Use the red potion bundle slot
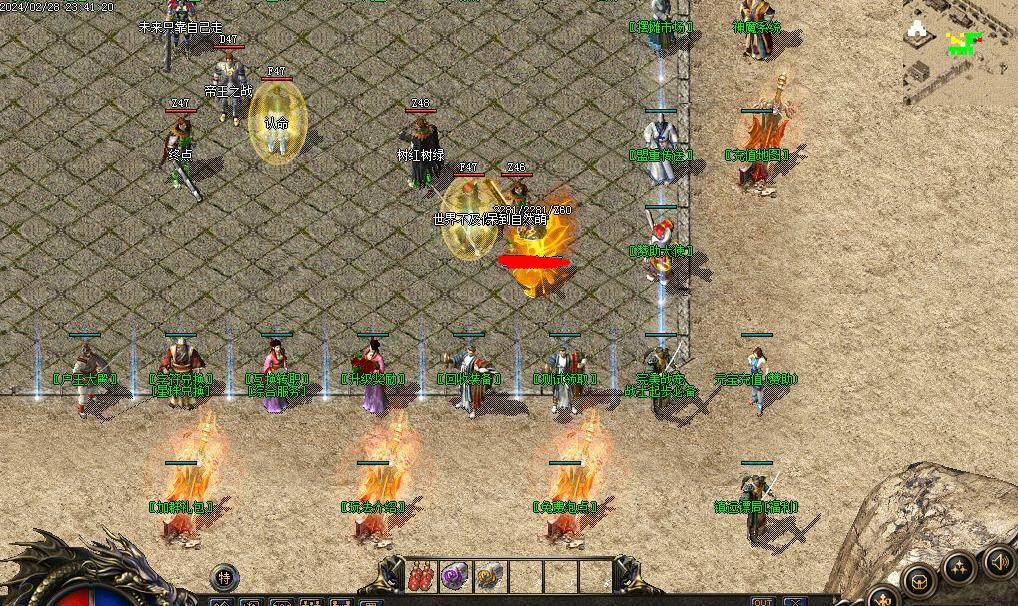Screen dimensions: 1018x606 pyautogui.click(x=422, y=576)
